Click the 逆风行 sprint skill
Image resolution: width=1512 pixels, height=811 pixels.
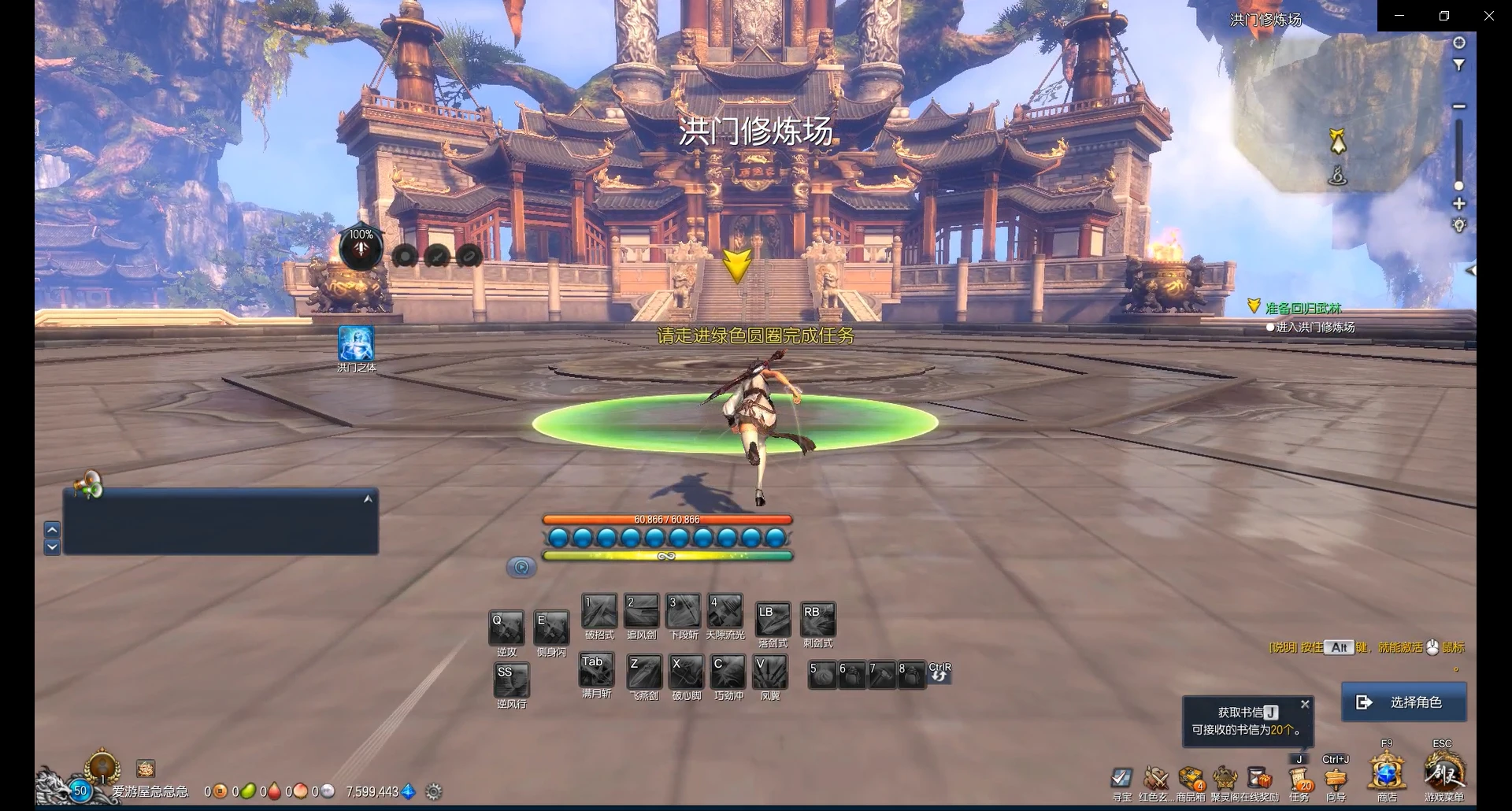(511, 680)
